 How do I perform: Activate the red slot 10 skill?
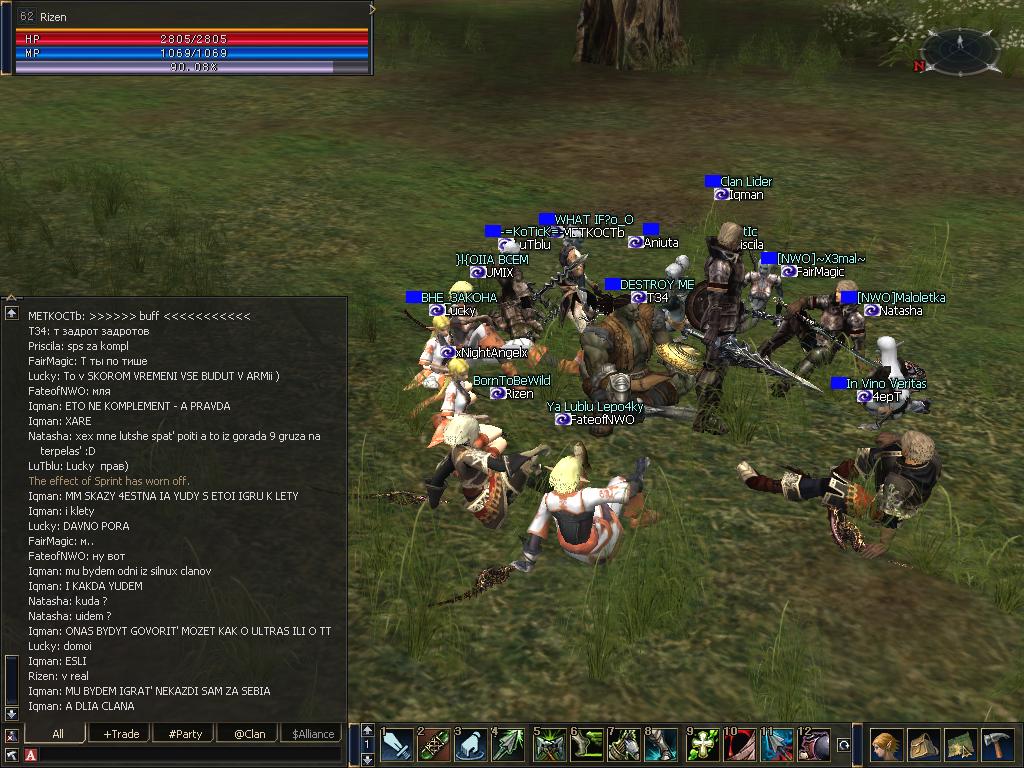[x=741, y=745]
